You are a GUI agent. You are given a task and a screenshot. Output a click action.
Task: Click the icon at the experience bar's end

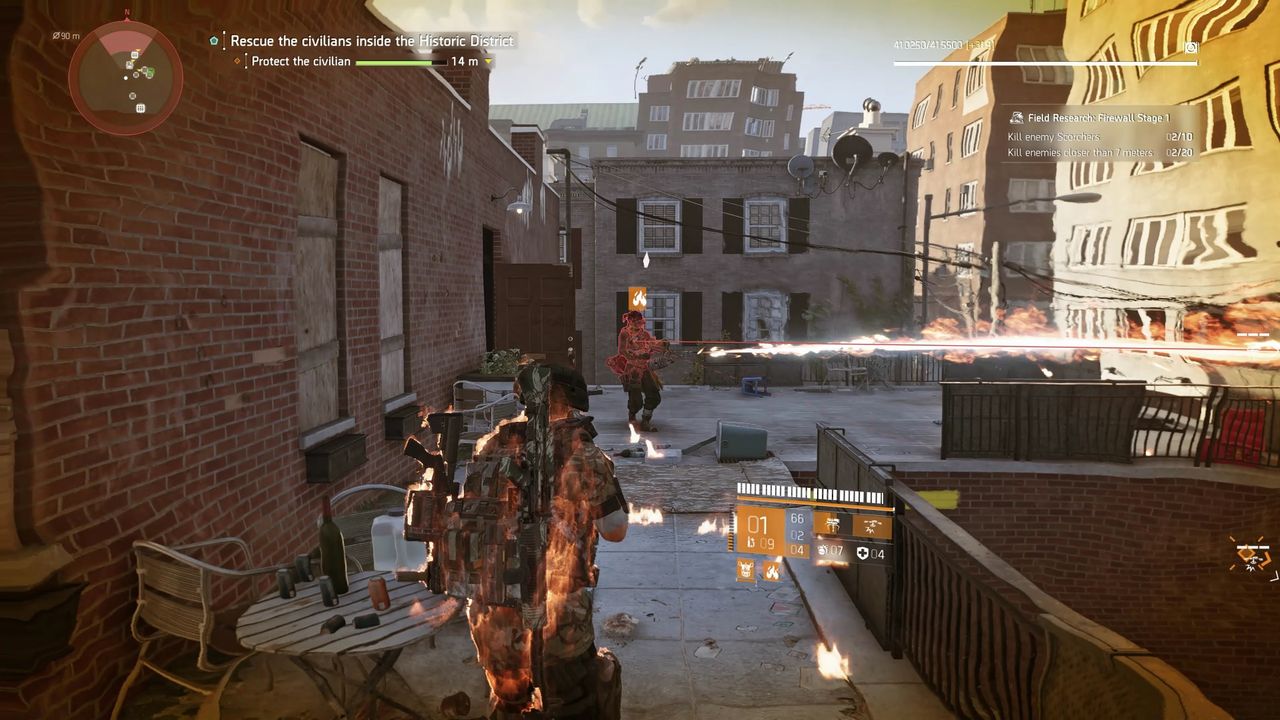[x=1191, y=47]
